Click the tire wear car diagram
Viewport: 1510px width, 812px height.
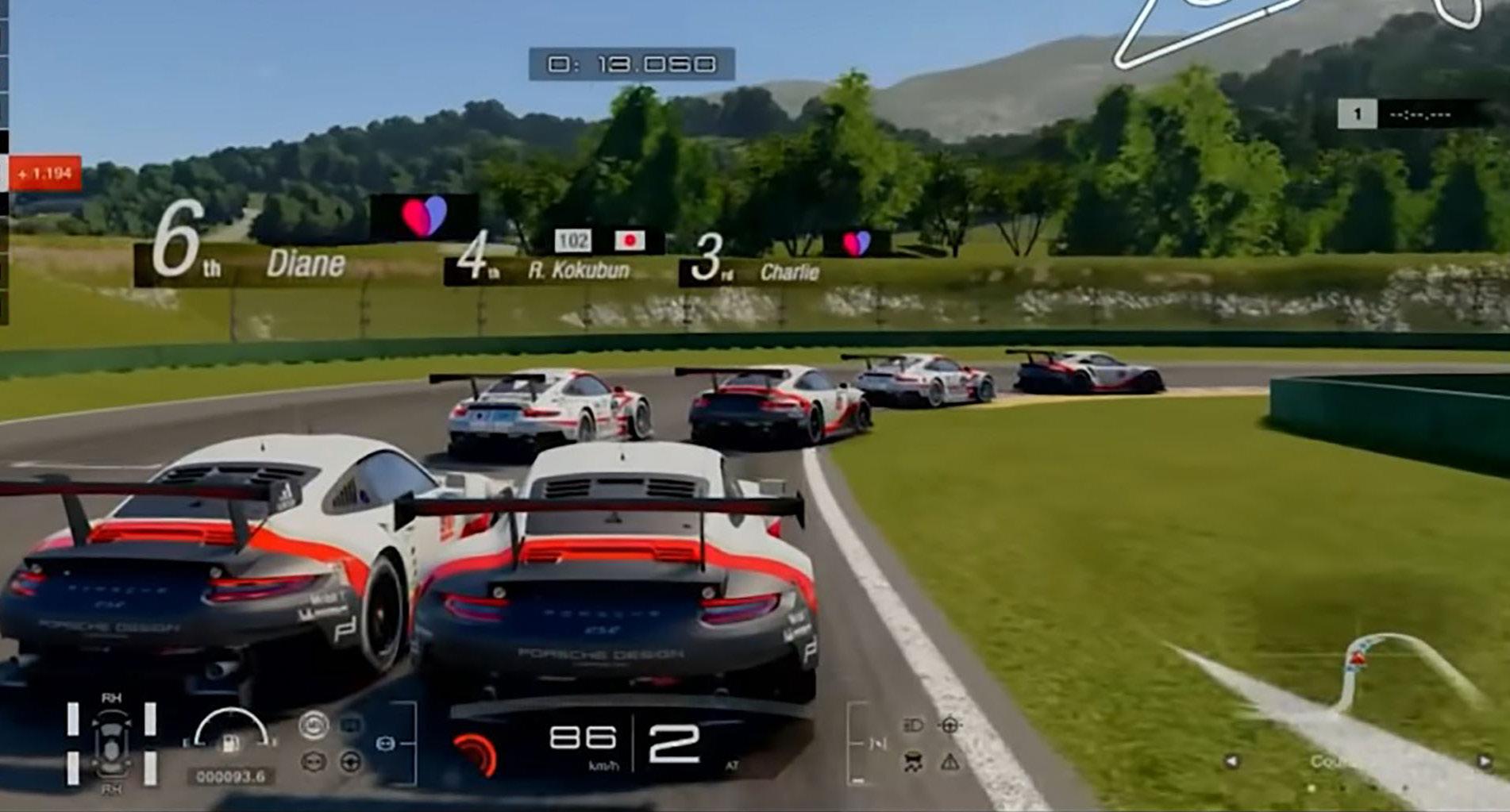[x=111, y=743]
